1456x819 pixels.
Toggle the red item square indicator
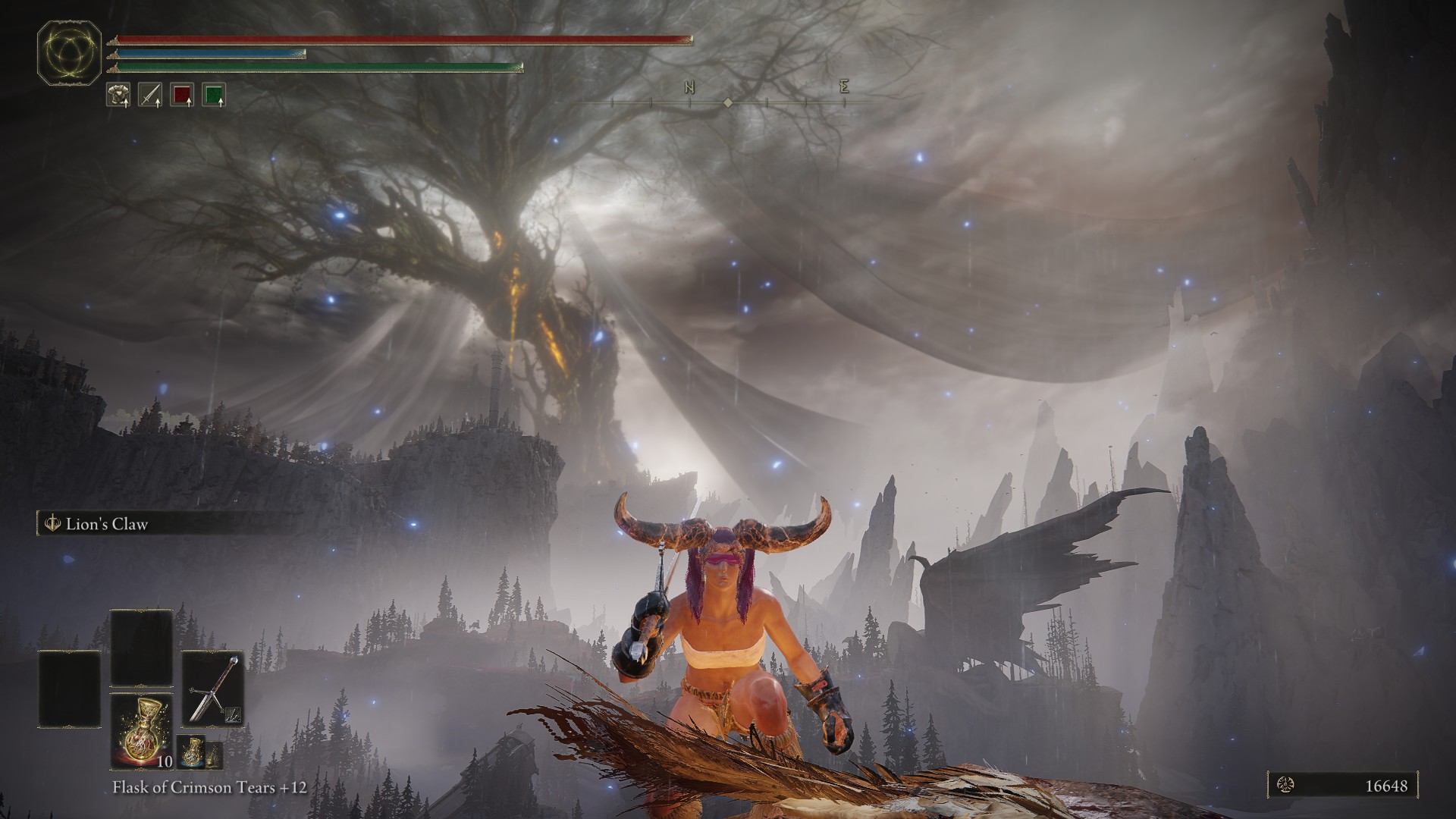[x=184, y=95]
